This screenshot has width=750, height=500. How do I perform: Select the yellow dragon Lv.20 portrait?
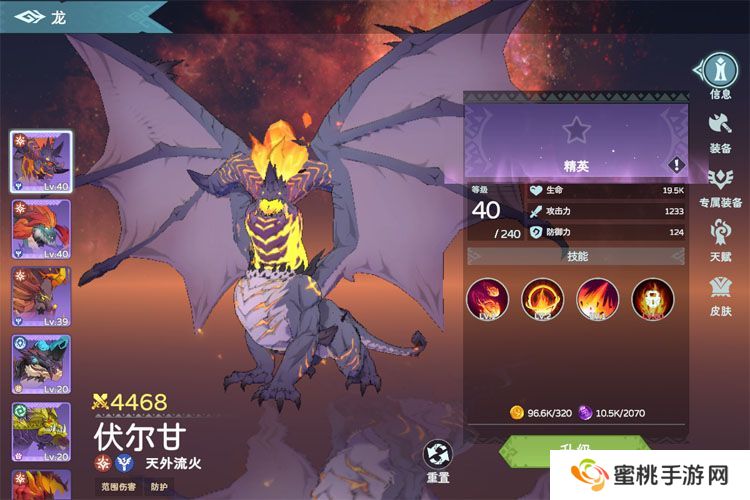tap(41, 432)
